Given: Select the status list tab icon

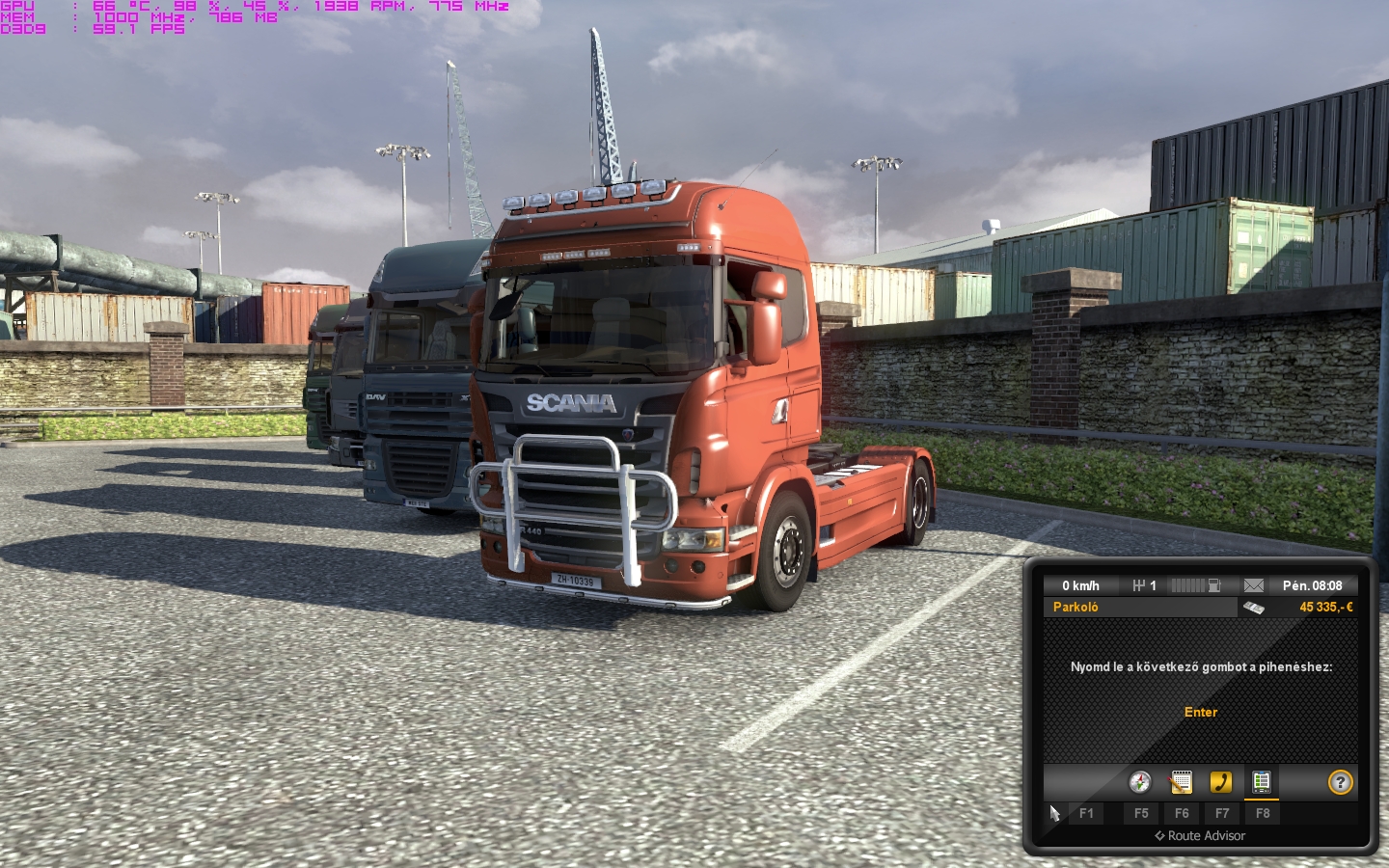Looking at the screenshot, I should click(x=1261, y=782).
